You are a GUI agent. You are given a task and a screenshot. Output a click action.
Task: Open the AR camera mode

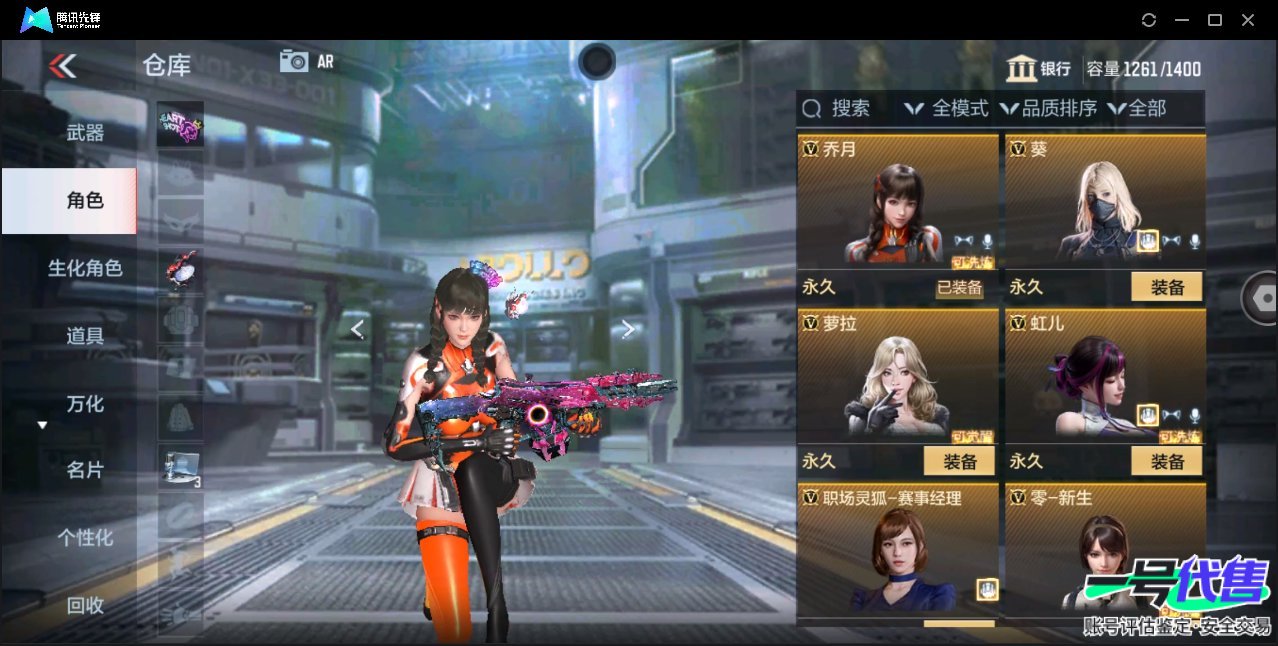(306, 61)
